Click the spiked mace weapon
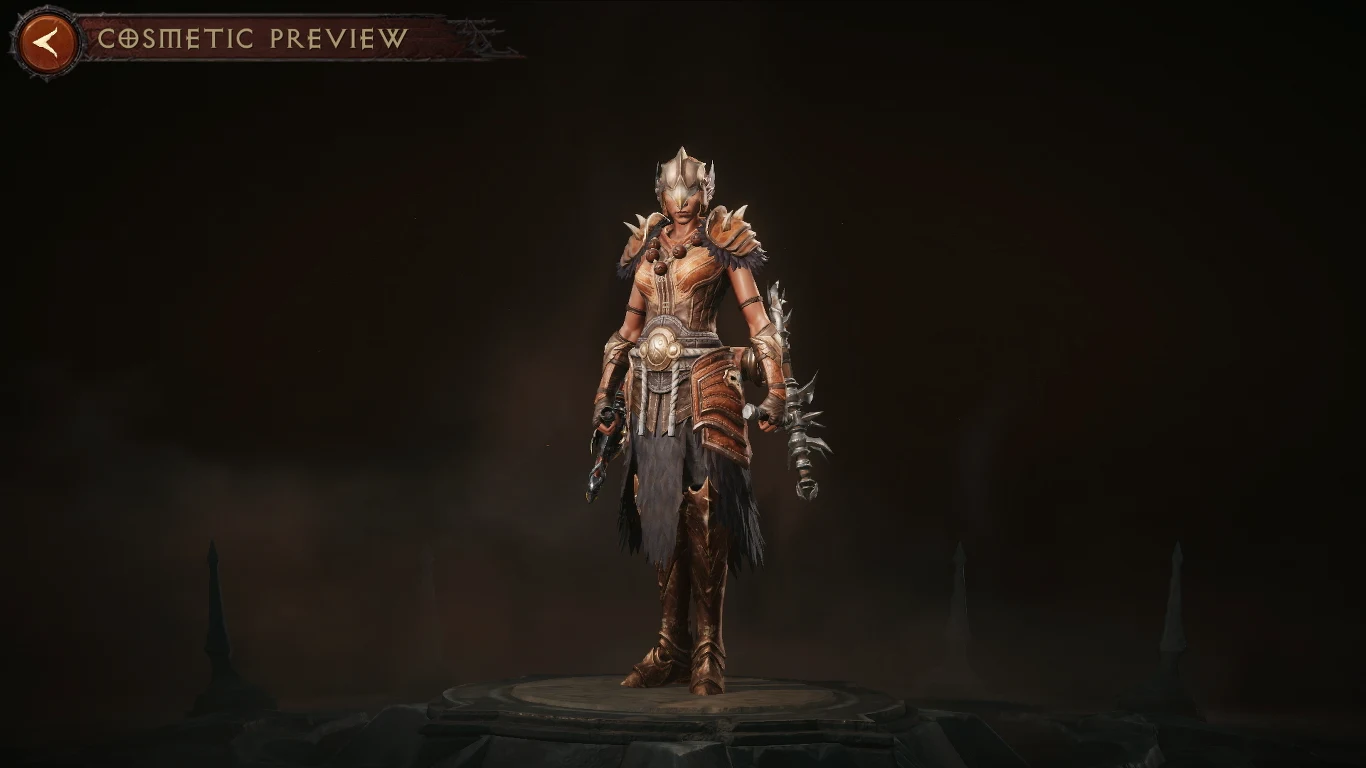 click(x=799, y=430)
